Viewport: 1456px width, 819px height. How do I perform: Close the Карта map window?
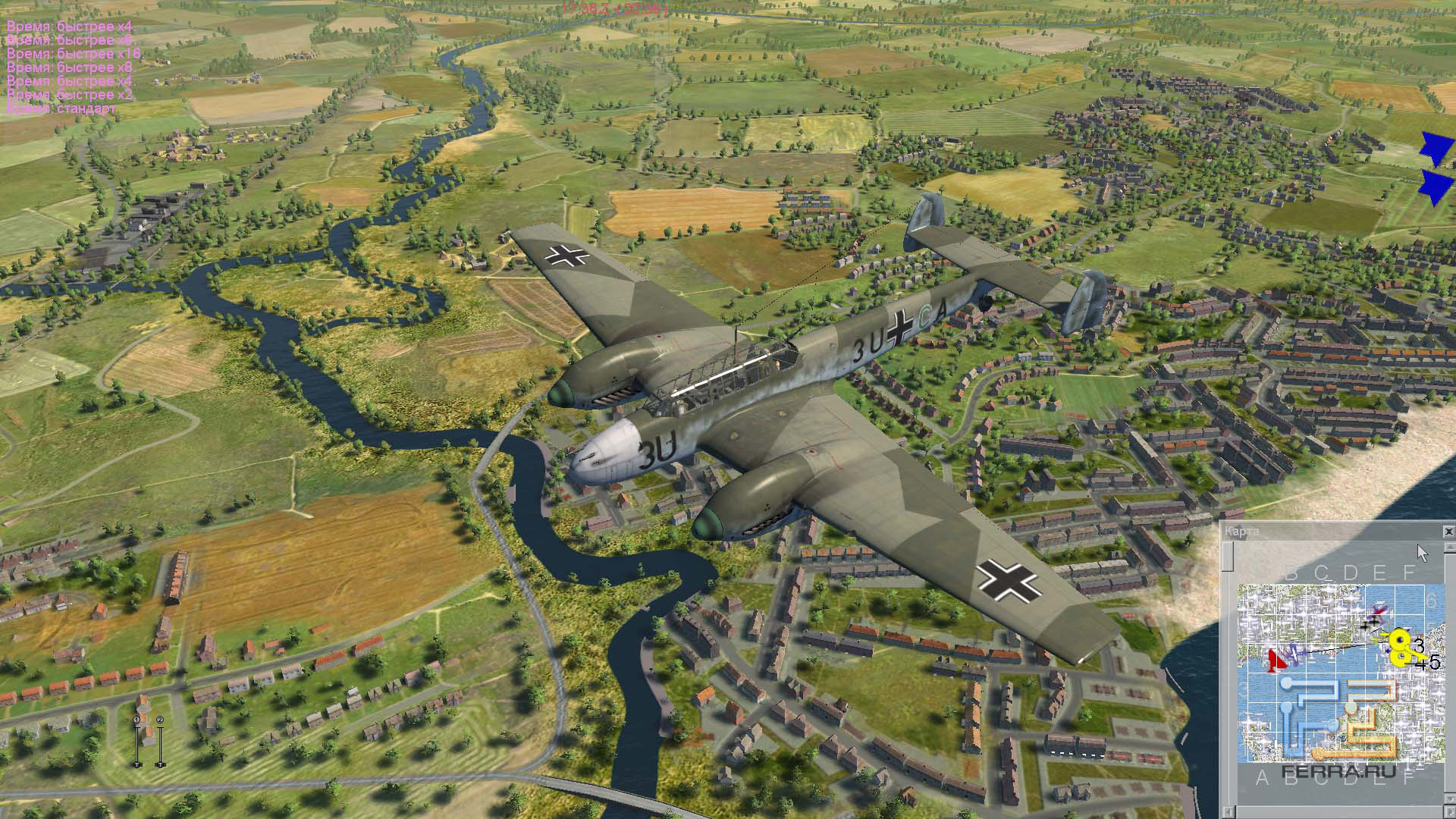(x=1448, y=532)
